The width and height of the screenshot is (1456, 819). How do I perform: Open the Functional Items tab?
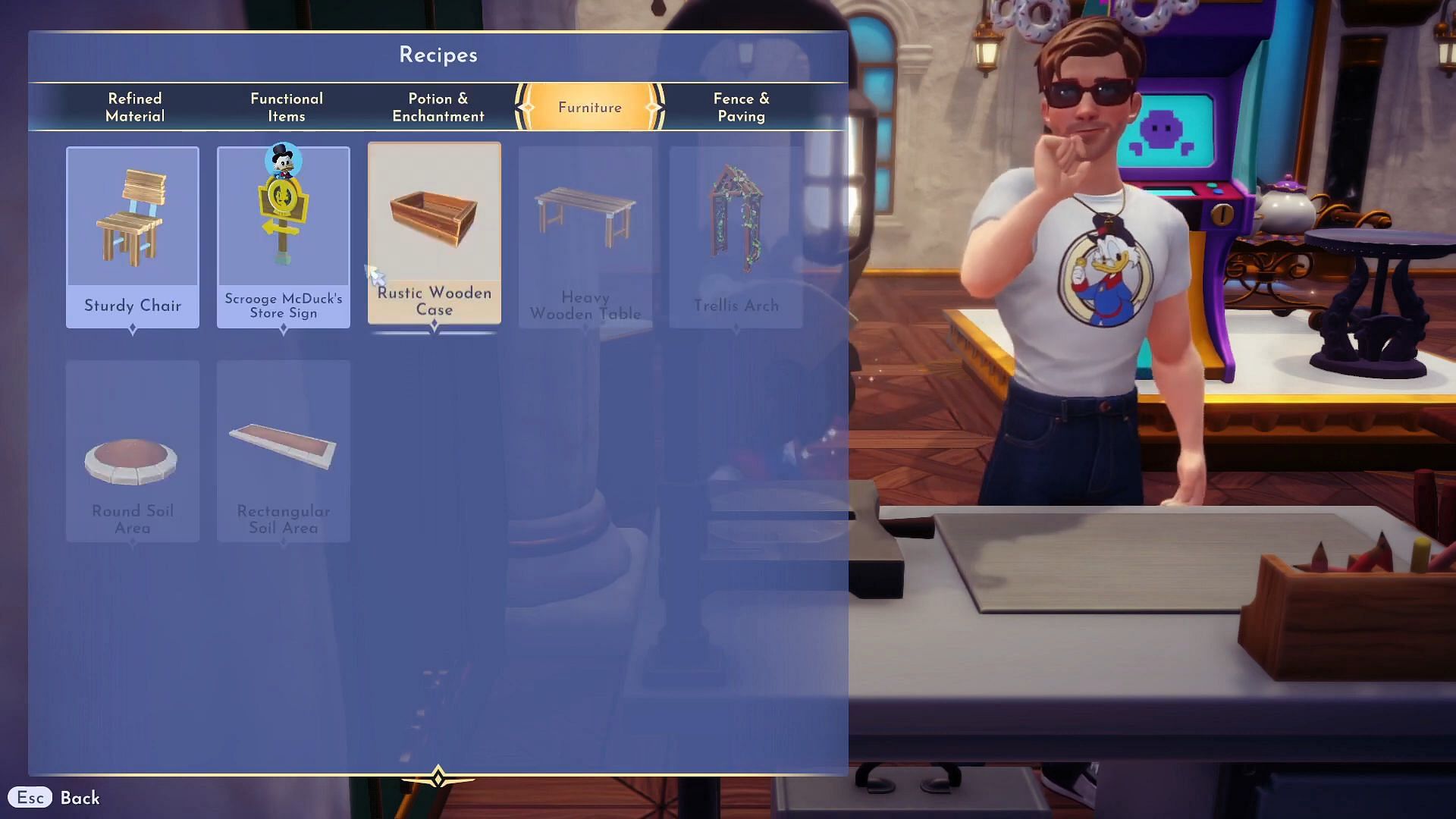pos(287,107)
